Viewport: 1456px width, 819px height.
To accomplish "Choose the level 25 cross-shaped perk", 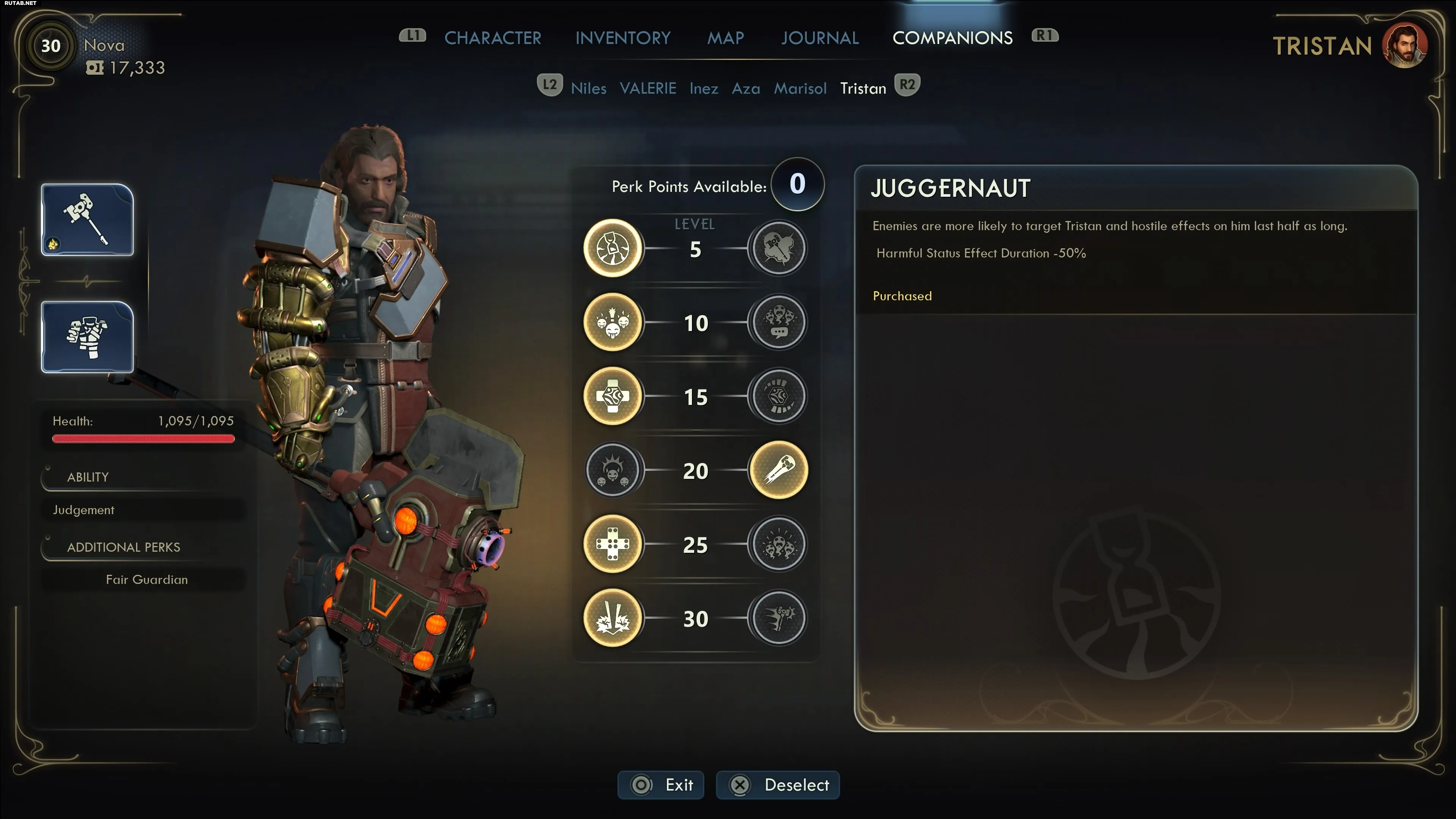I will (613, 544).
